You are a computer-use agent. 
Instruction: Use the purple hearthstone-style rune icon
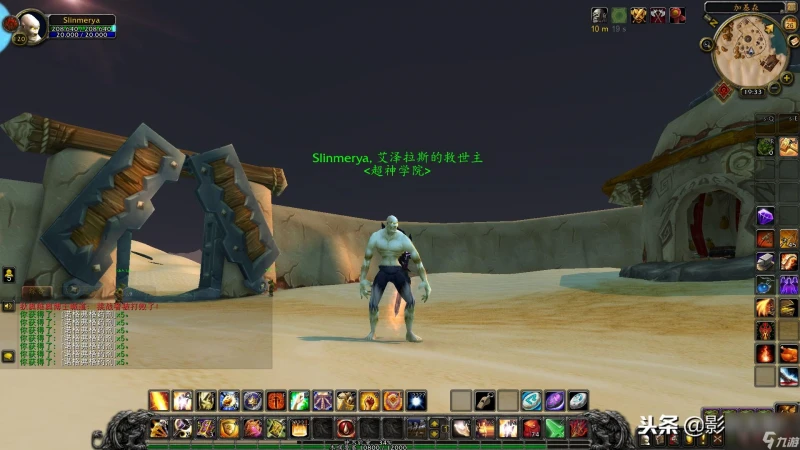(x=554, y=401)
